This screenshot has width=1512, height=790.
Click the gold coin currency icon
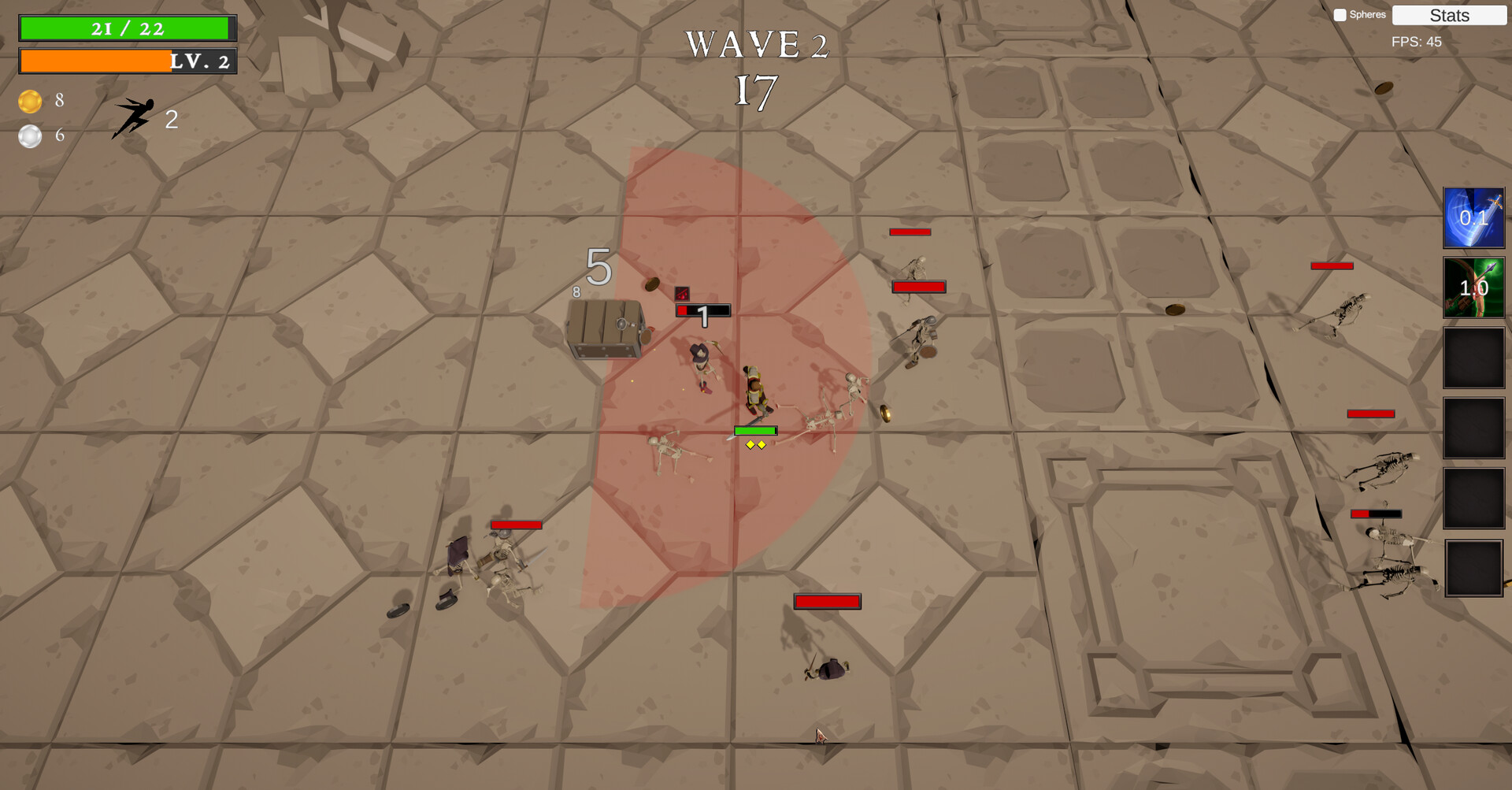29,101
